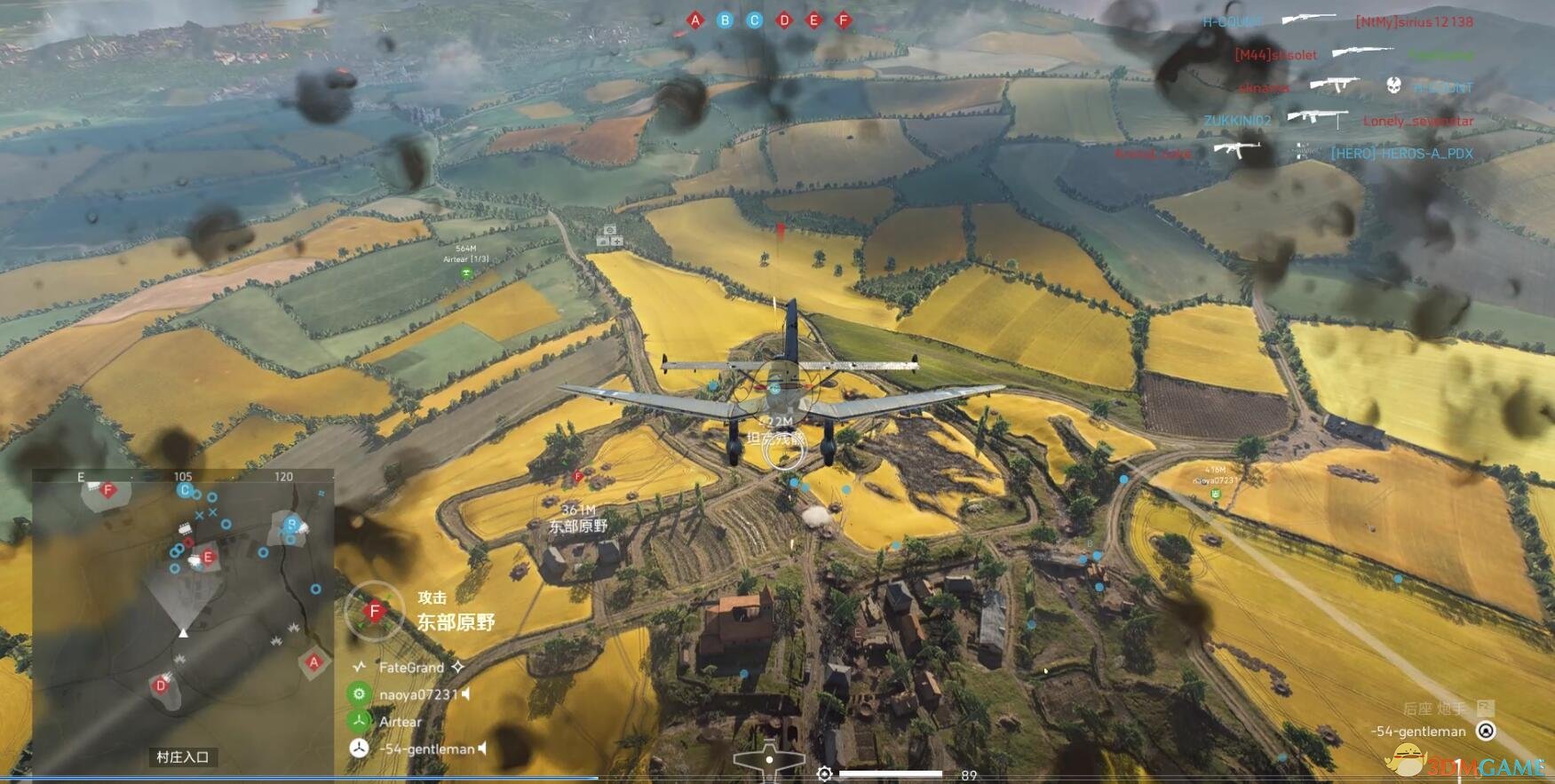Click the 村庄入口 label under the minimap

pyautogui.click(x=182, y=756)
